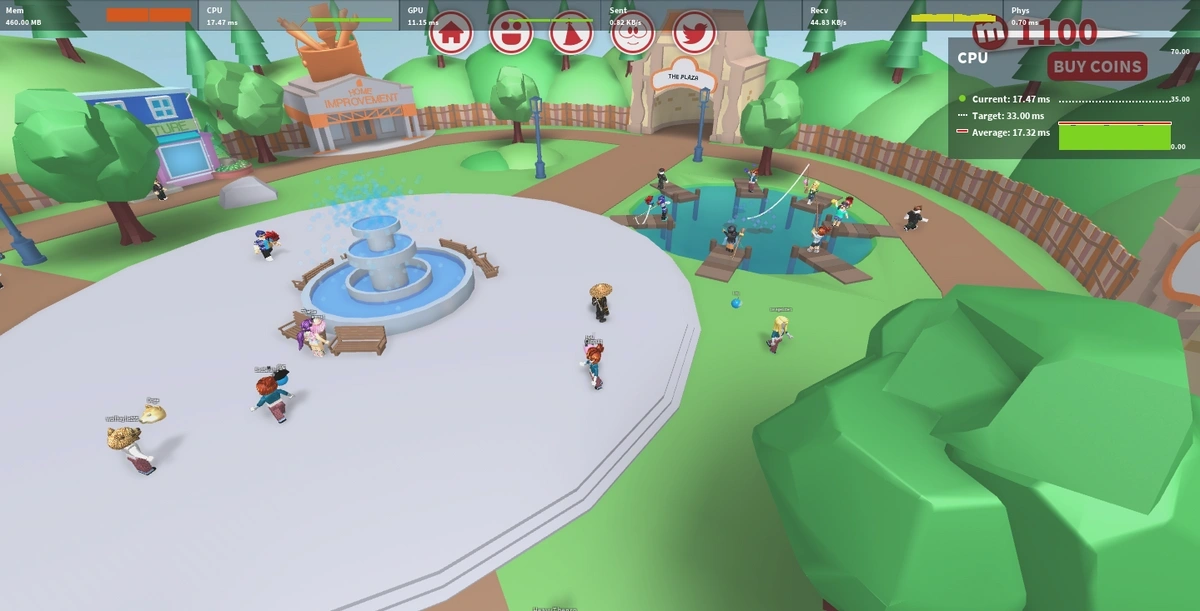Click the red home icon button
1200x611 pixels.
pos(451,32)
